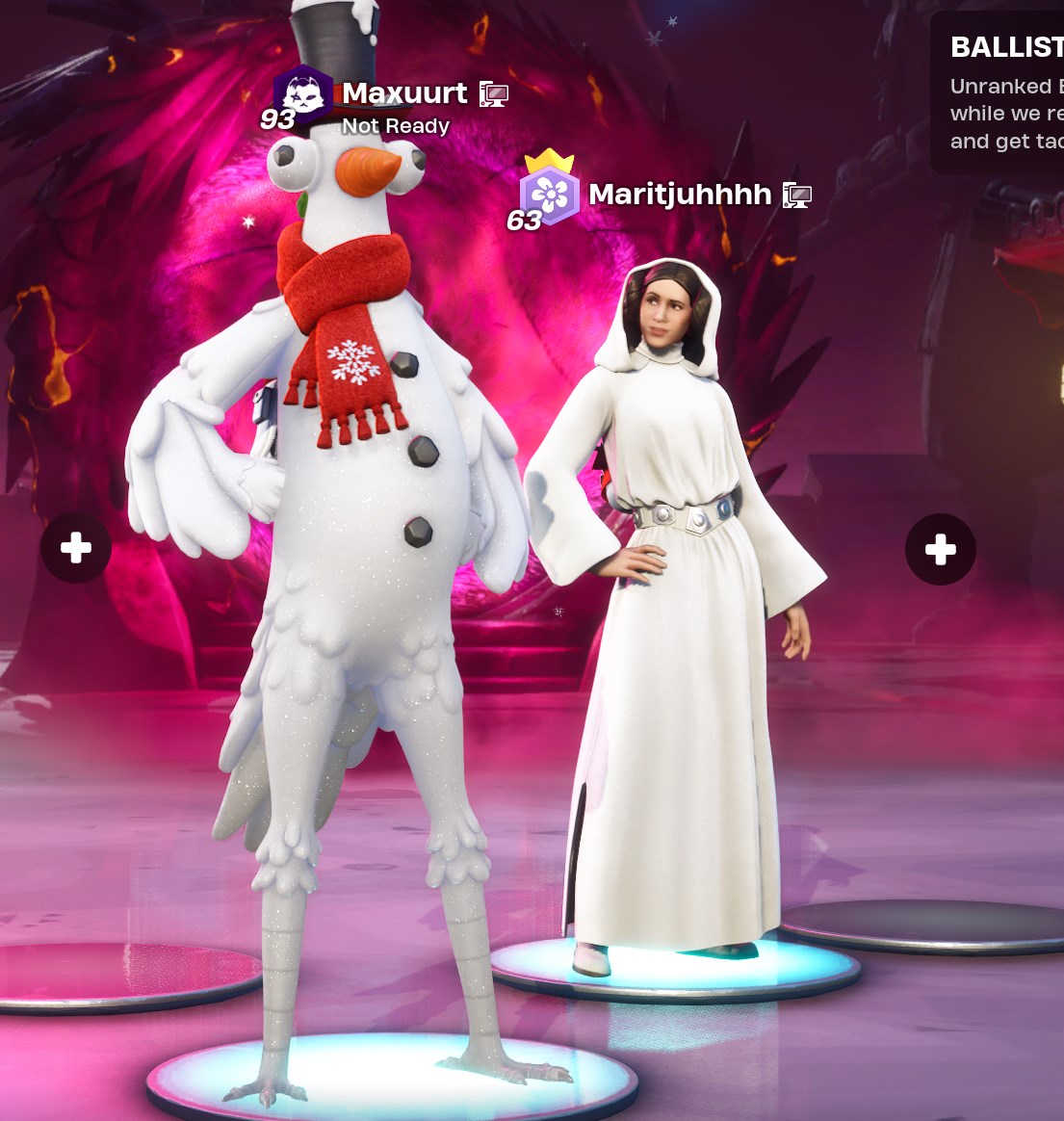Open the Ballistic mode info panel
The height and width of the screenshot is (1121, 1064).
1001,93
